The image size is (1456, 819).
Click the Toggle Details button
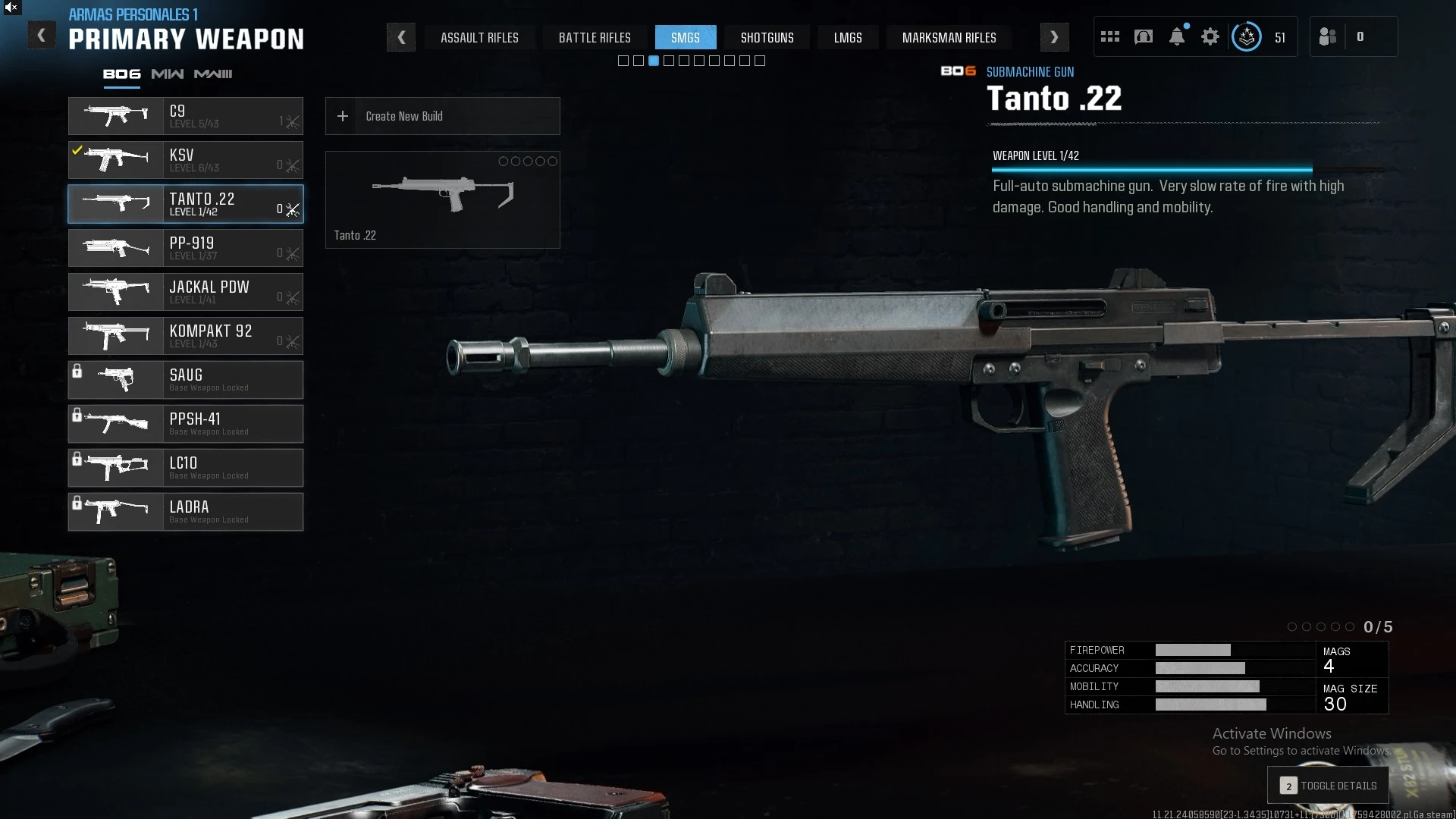[1328, 786]
